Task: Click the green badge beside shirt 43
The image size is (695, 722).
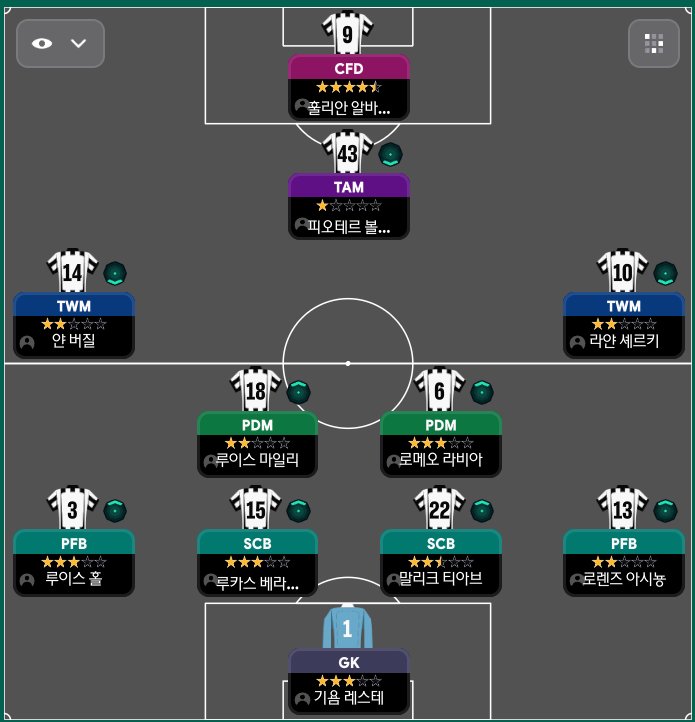Action: (x=390, y=155)
